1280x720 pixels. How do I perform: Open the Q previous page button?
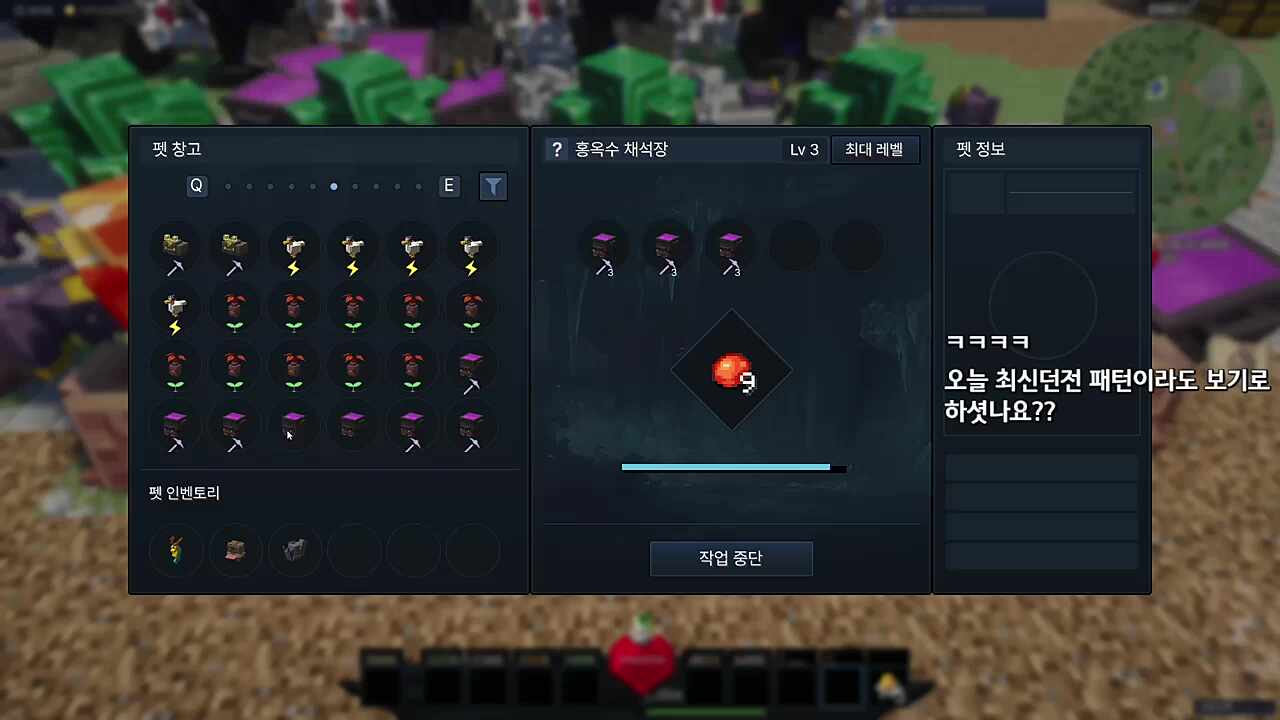pyautogui.click(x=196, y=186)
